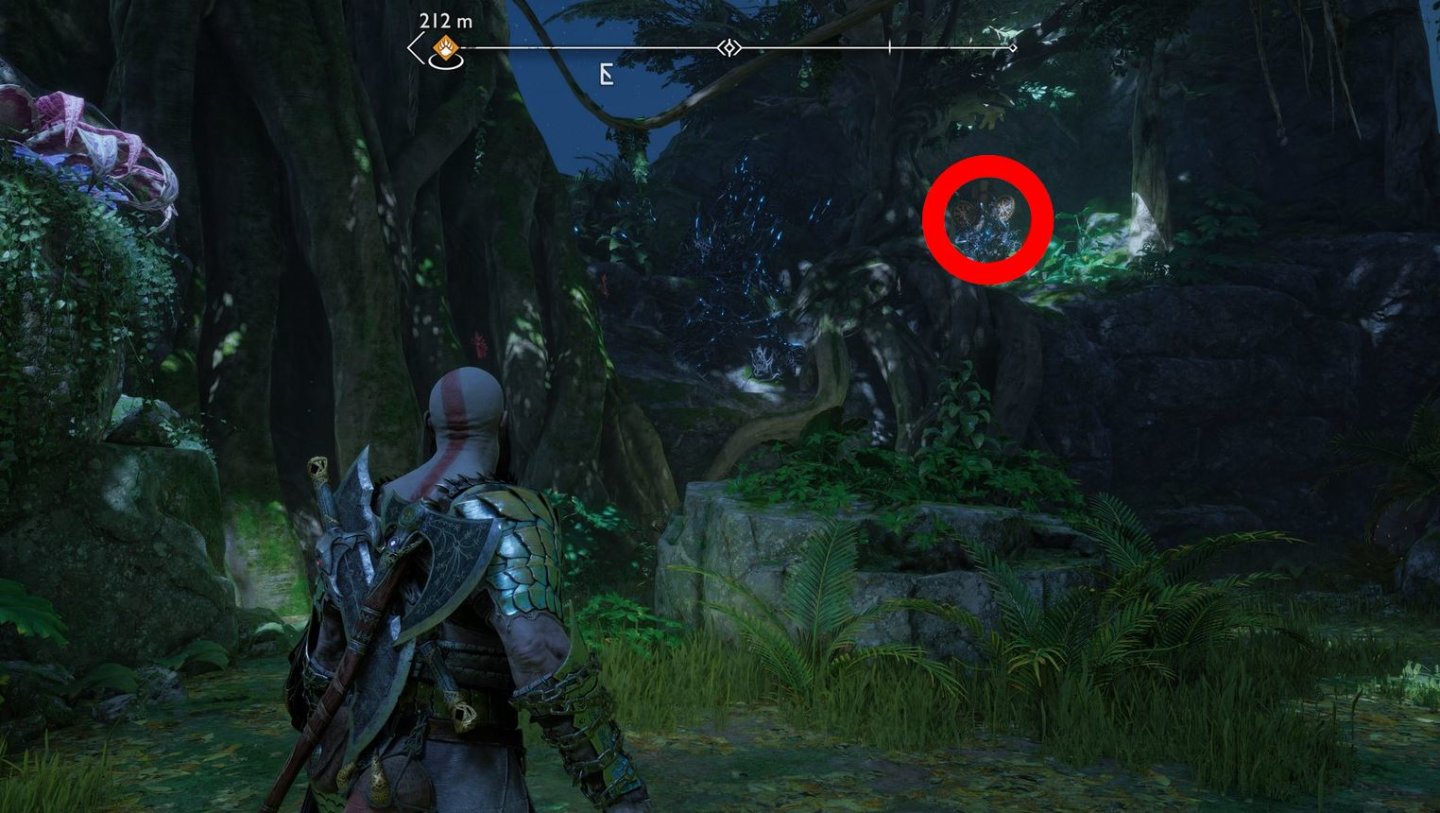Click the diamond waypoint at compass center
The width and height of the screenshot is (1440, 813).
[729, 46]
